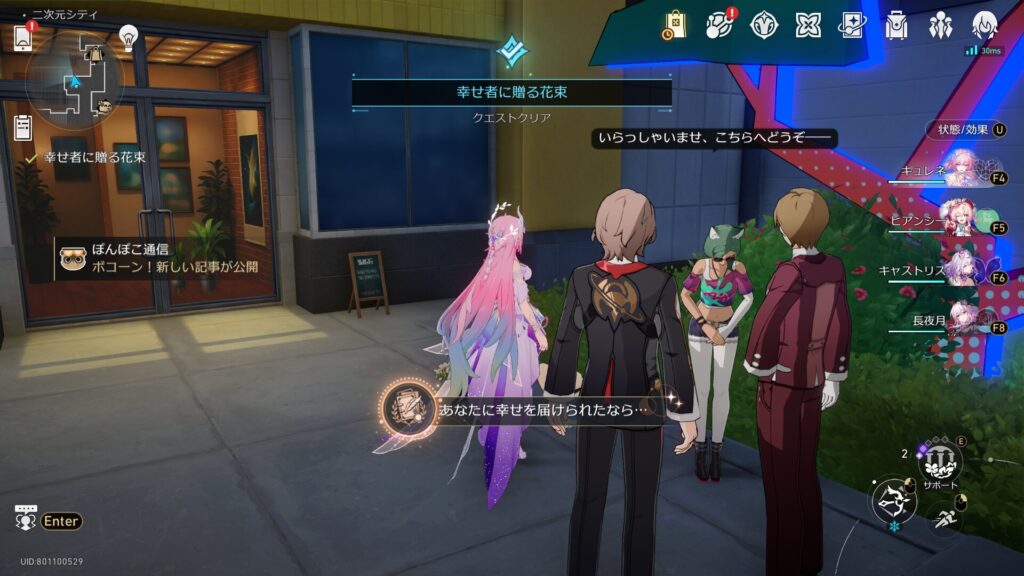Open the character head icon
The image size is (1024, 576).
click(985, 24)
